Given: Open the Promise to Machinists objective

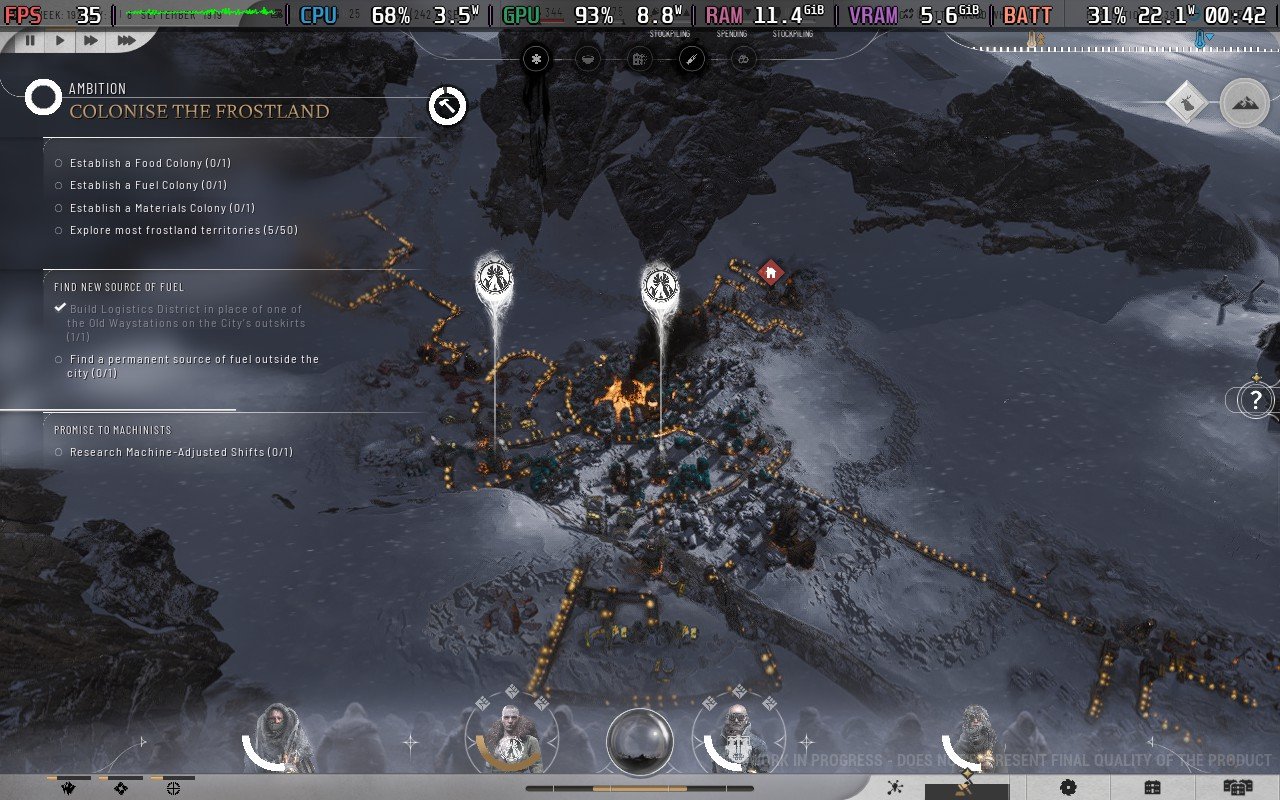Looking at the screenshot, I should click(x=112, y=430).
